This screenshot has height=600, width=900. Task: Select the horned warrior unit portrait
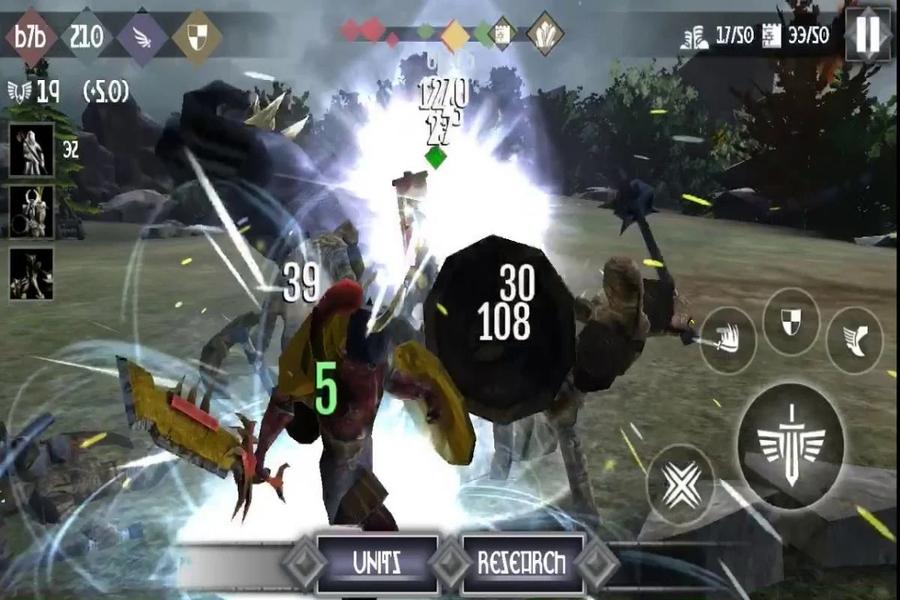(x=31, y=210)
